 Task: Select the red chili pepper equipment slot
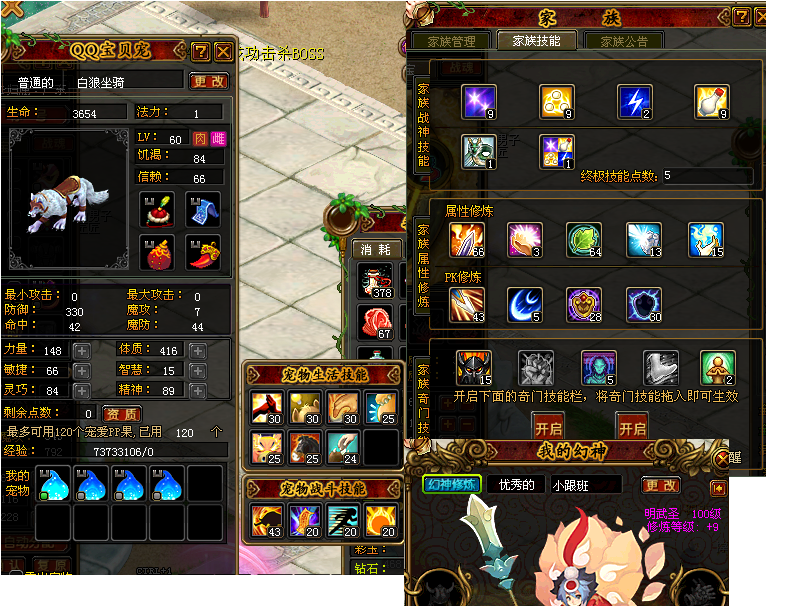tap(203, 252)
